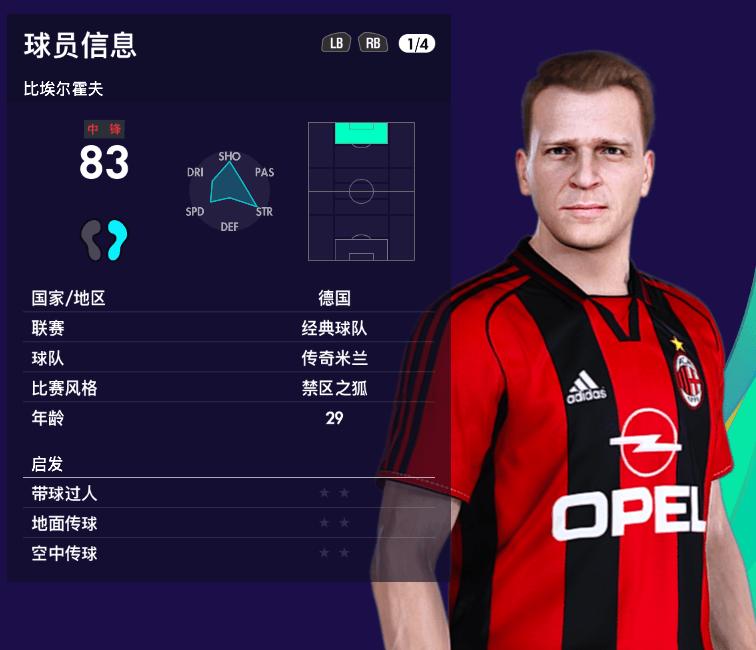Viewport: 756px width, 650px height.
Task: Select the 年龄 row
Action: (230, 418)
